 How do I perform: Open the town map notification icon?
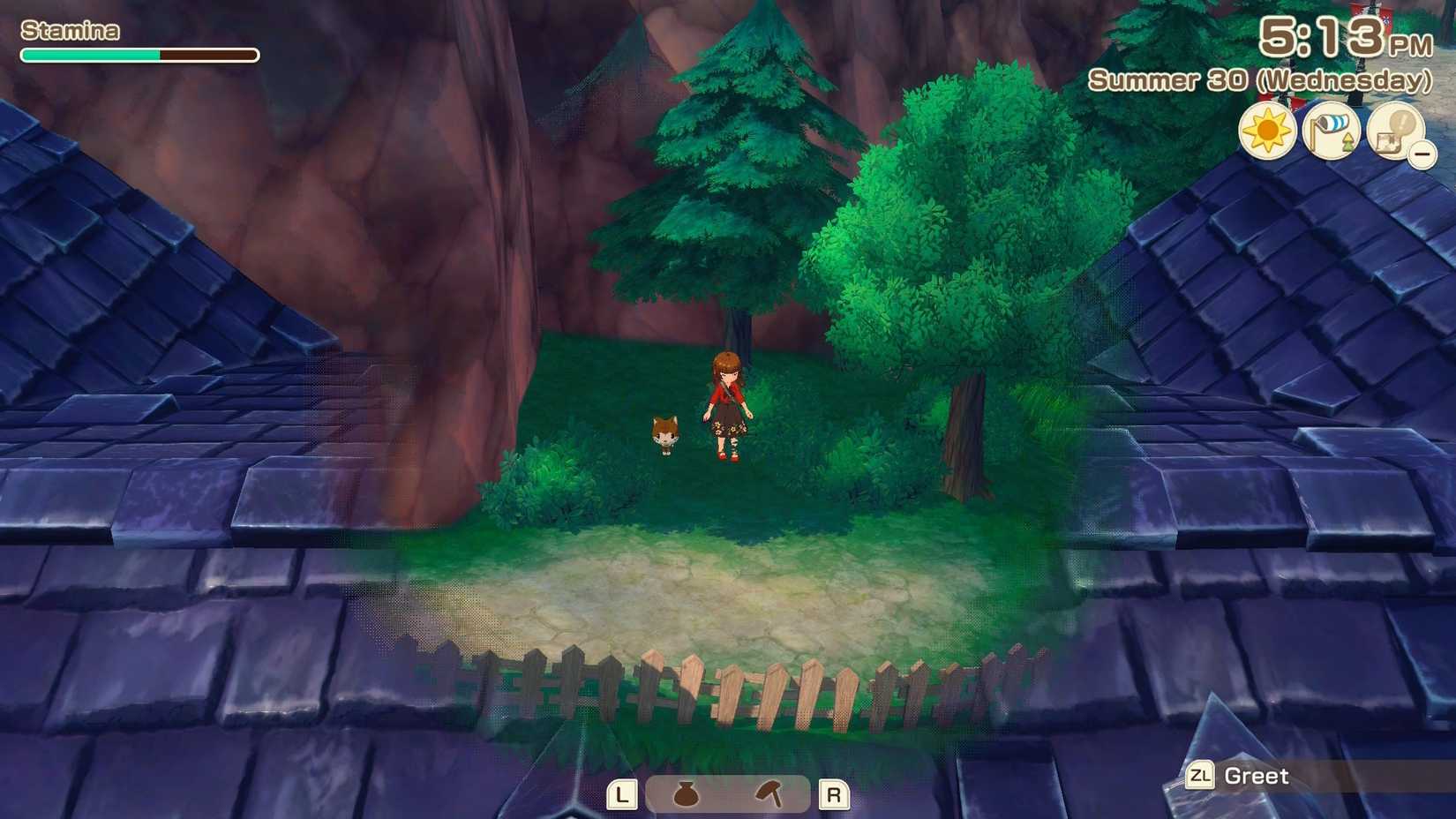coord(1399,130)
